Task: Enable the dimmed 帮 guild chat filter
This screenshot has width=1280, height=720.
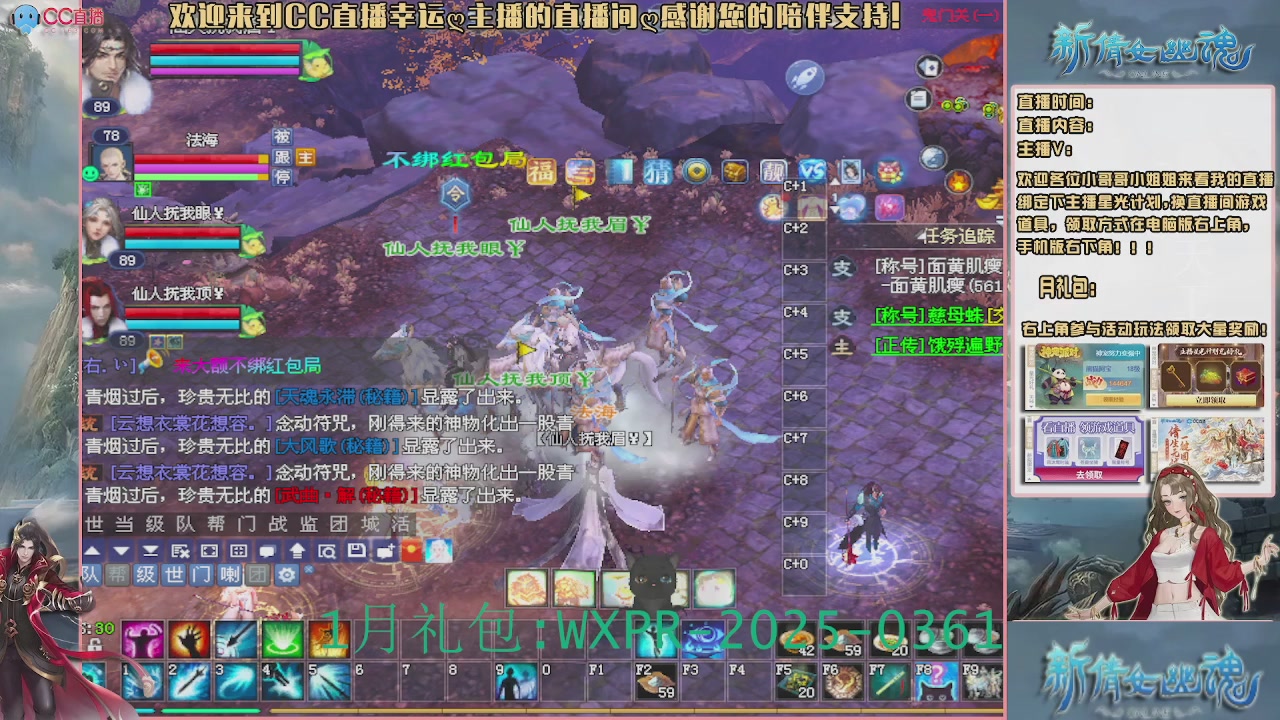Action: [x=119, y=575]
